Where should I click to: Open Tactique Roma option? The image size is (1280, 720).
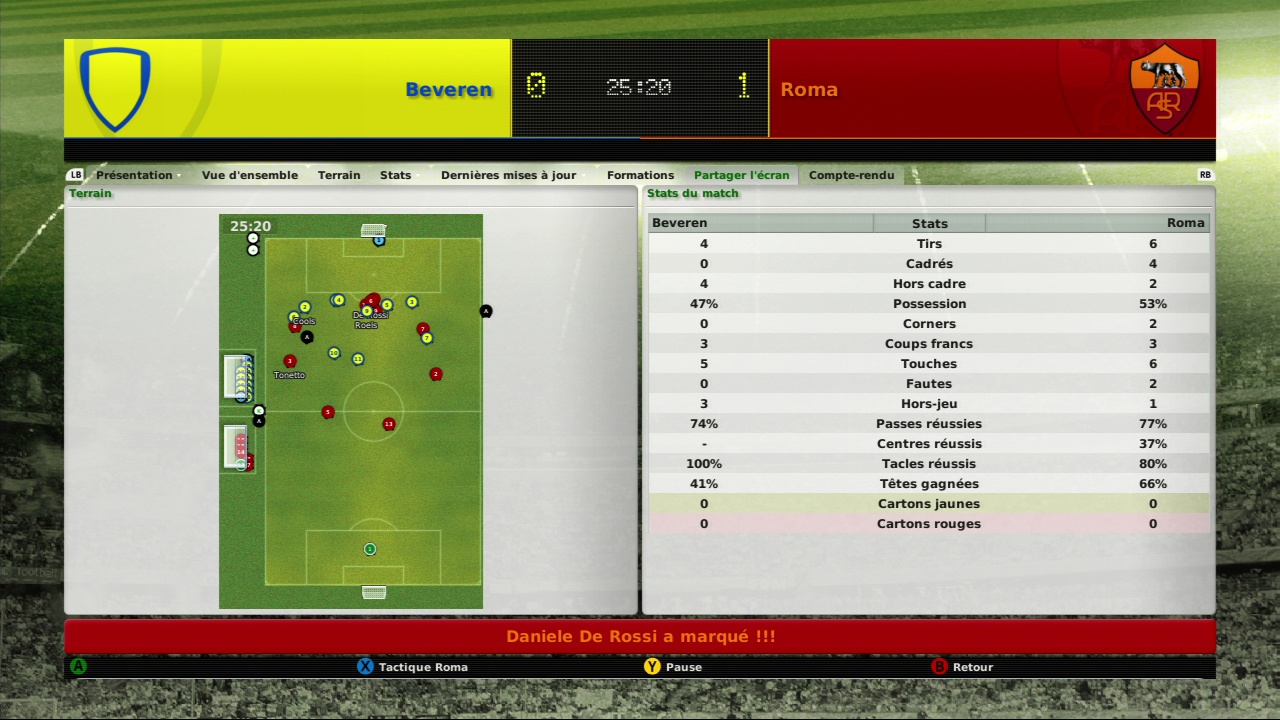pyautogui.click(x=422, y=667)
